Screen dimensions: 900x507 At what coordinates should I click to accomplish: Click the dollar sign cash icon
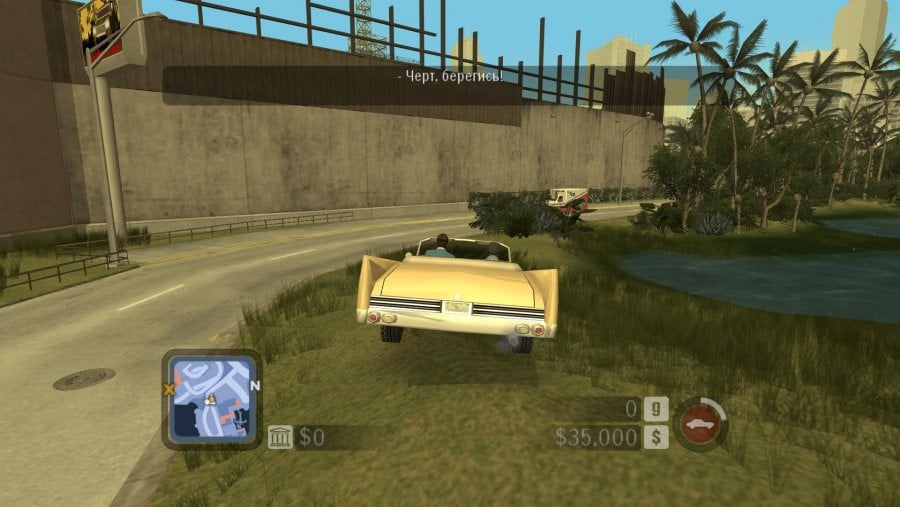point(656,437)
